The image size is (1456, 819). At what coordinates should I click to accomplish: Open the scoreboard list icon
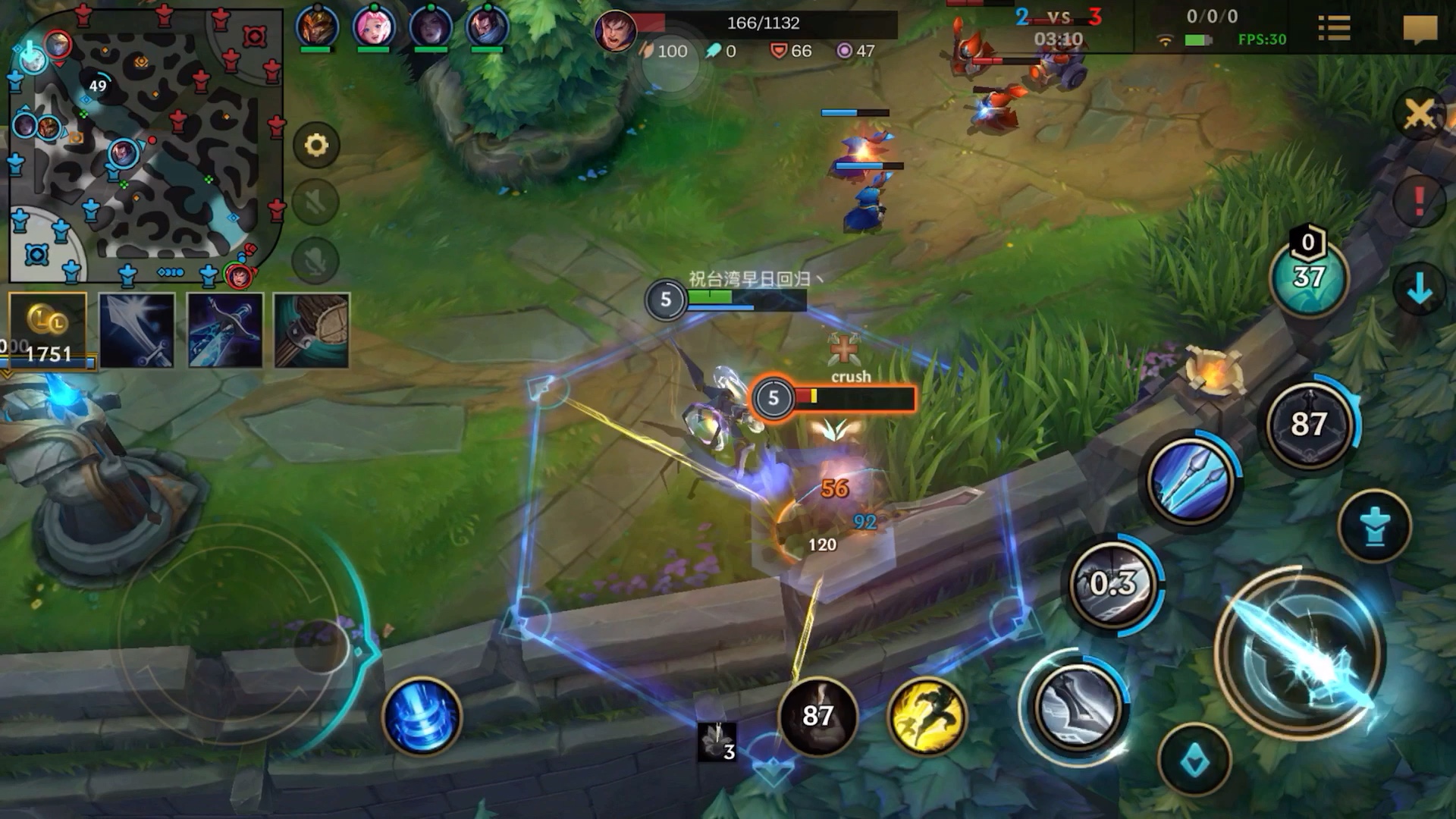point(1334,29)
